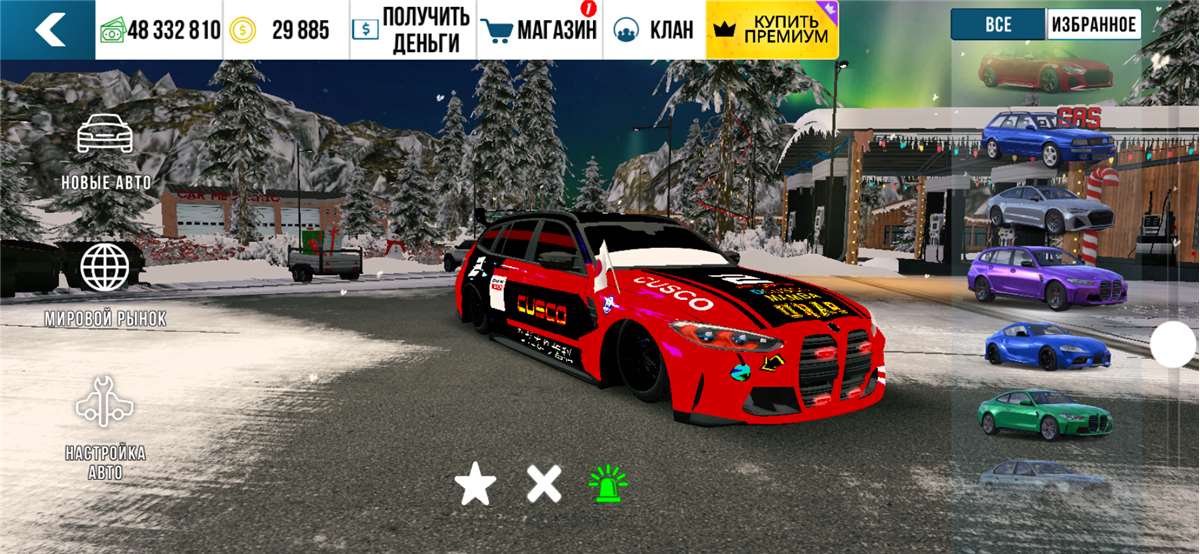Pick the blue sports coupe thumbnail
The height and width of the screenshot is (554, 1200).
(x=1047, y=346)
